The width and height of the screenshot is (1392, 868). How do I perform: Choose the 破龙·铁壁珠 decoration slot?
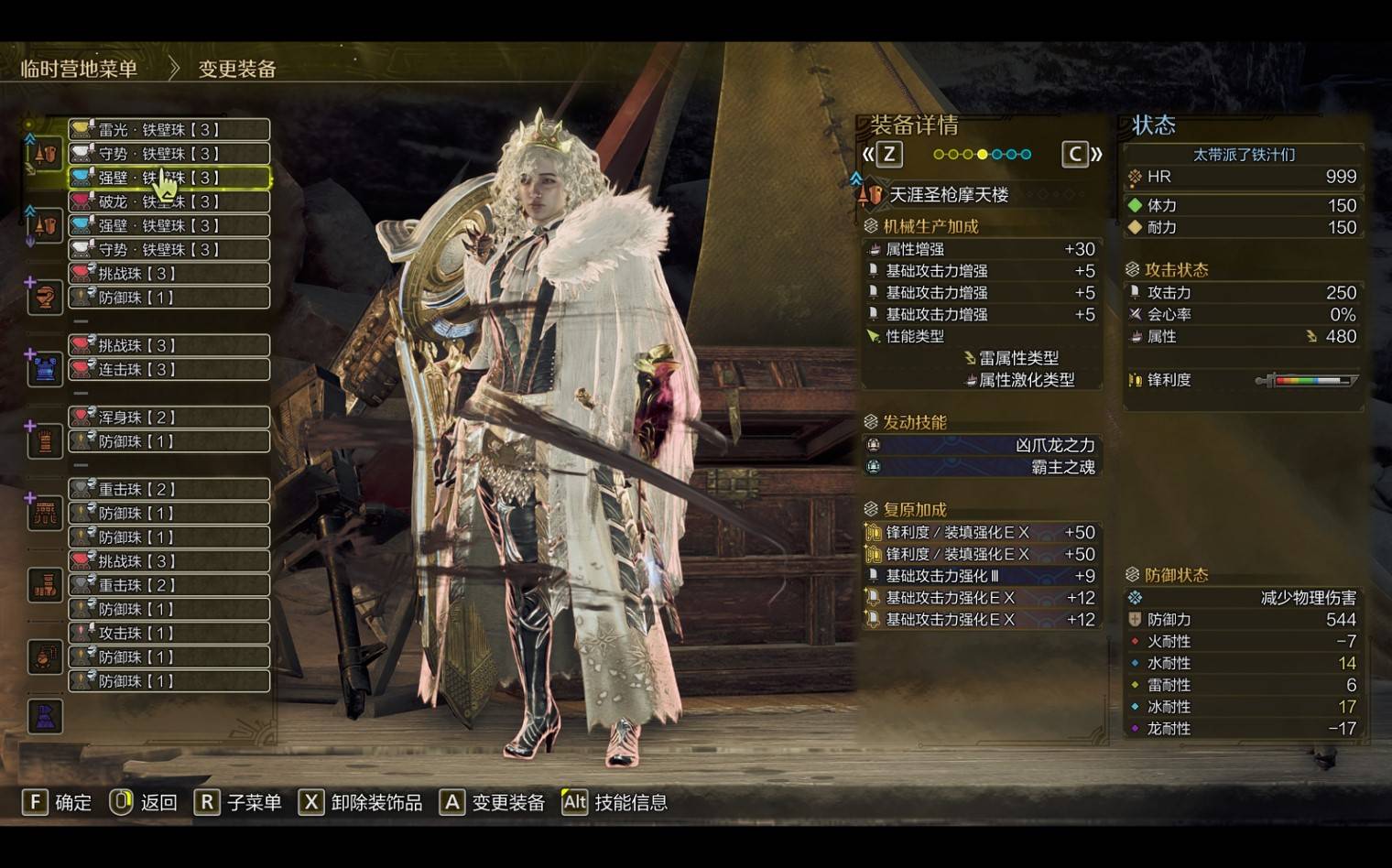pos(169,201)
